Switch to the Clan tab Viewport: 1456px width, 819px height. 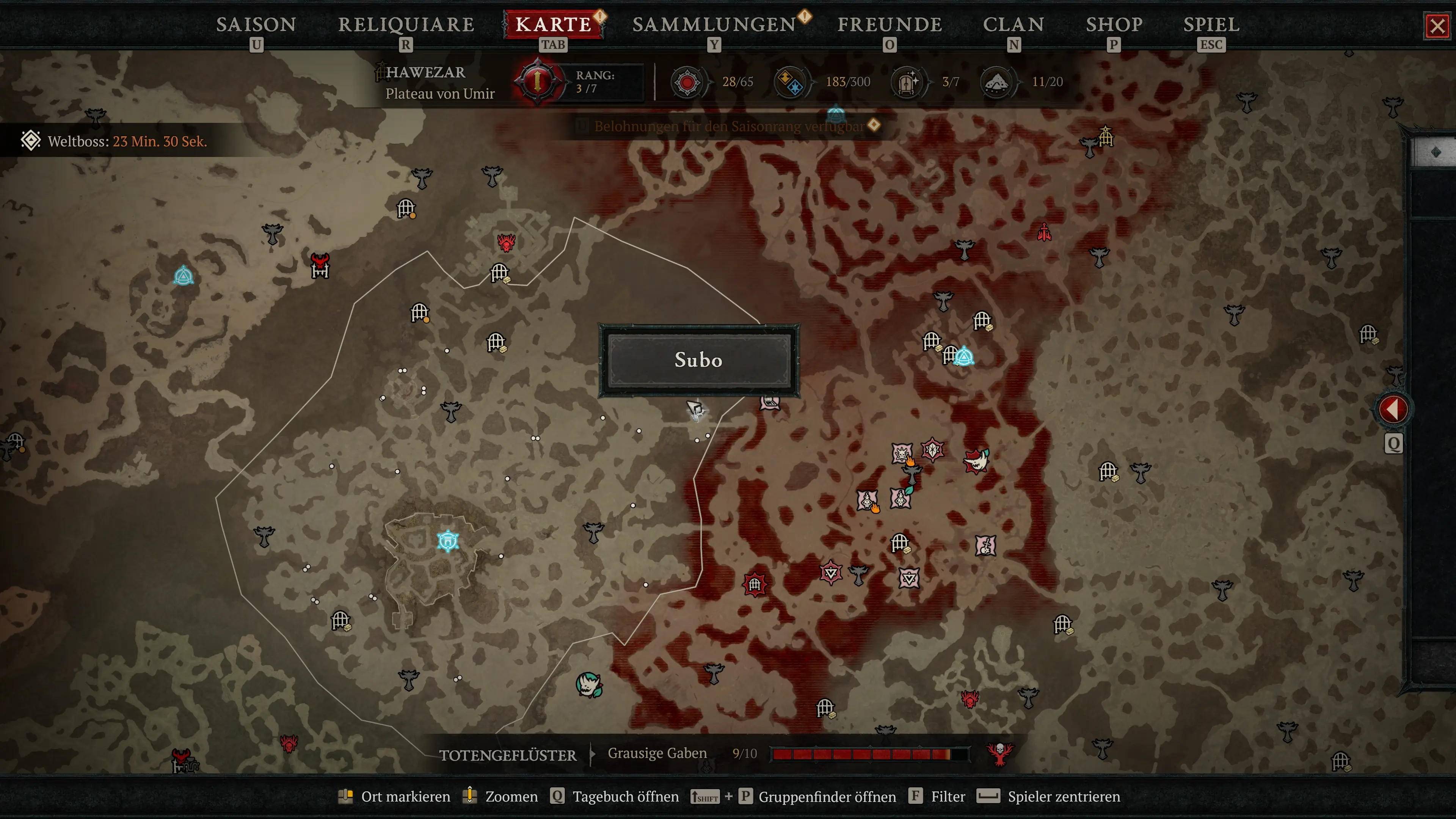coord(1014,25)
